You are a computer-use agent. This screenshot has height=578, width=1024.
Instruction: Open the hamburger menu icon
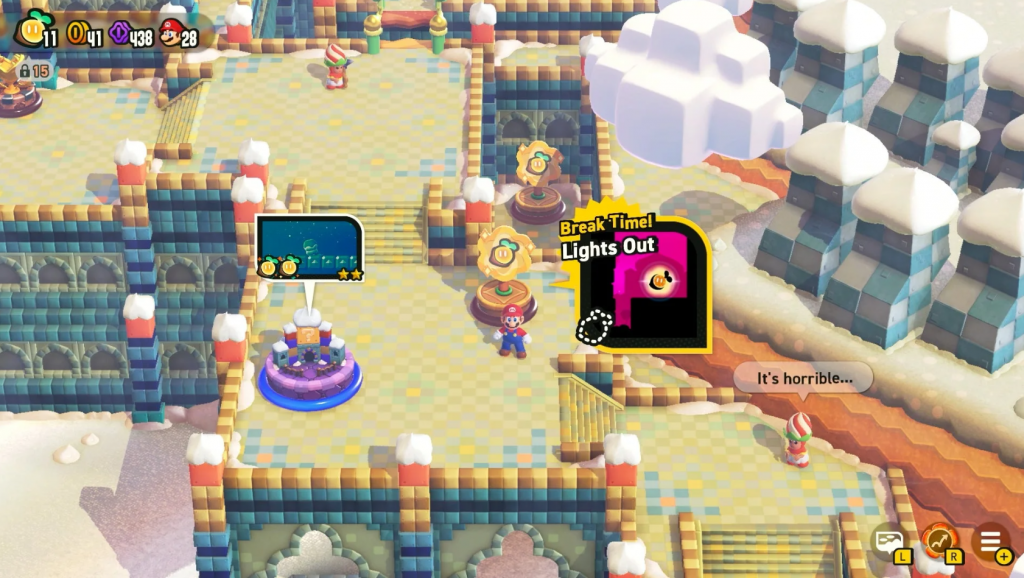[x=990, y=541]
